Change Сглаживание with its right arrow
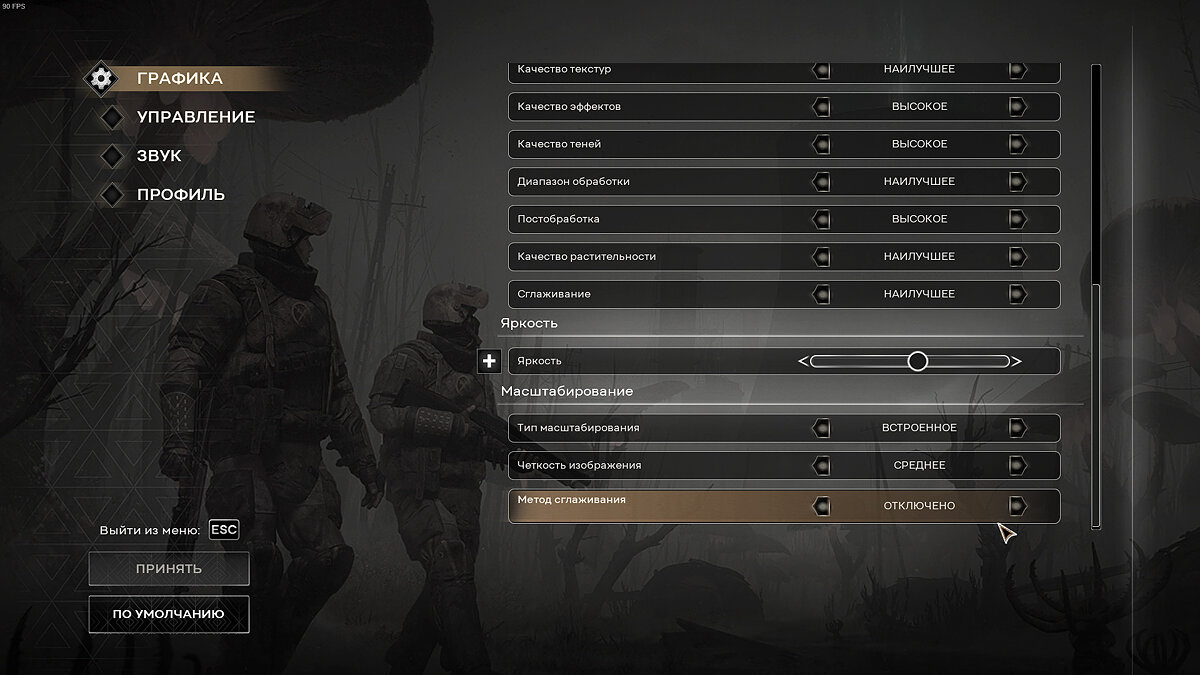This screenshot has width=1200, height=675. click(1017, 294)
